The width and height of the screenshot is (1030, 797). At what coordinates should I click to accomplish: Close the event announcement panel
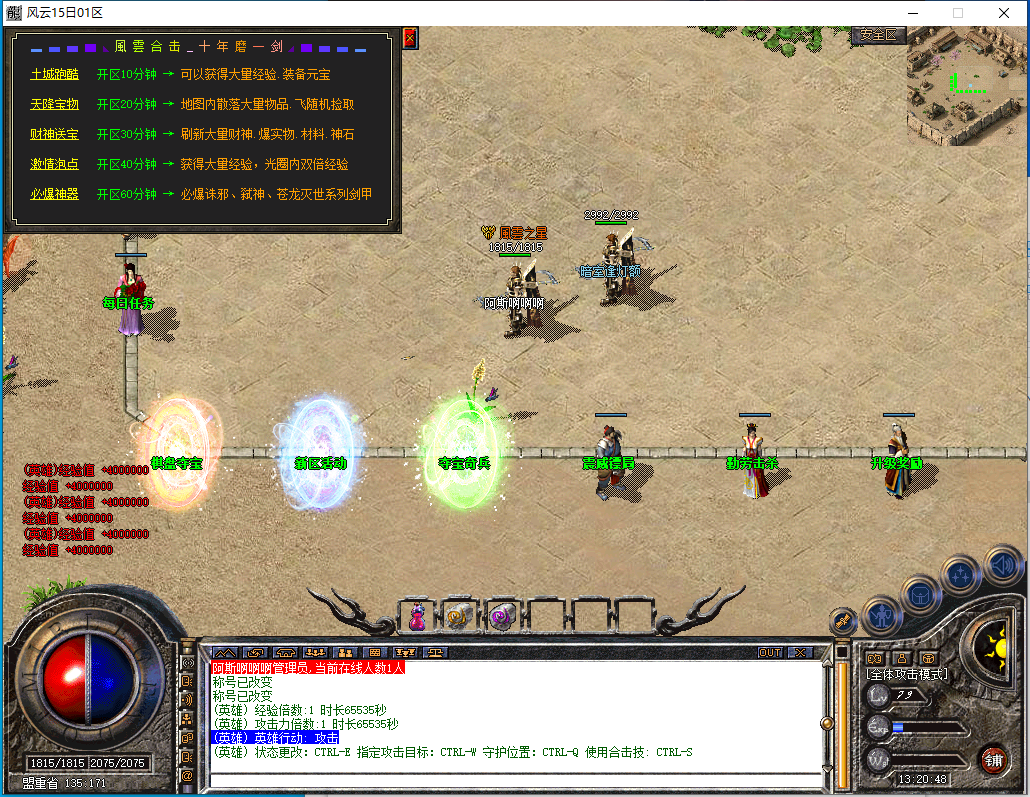coord(409,38)
